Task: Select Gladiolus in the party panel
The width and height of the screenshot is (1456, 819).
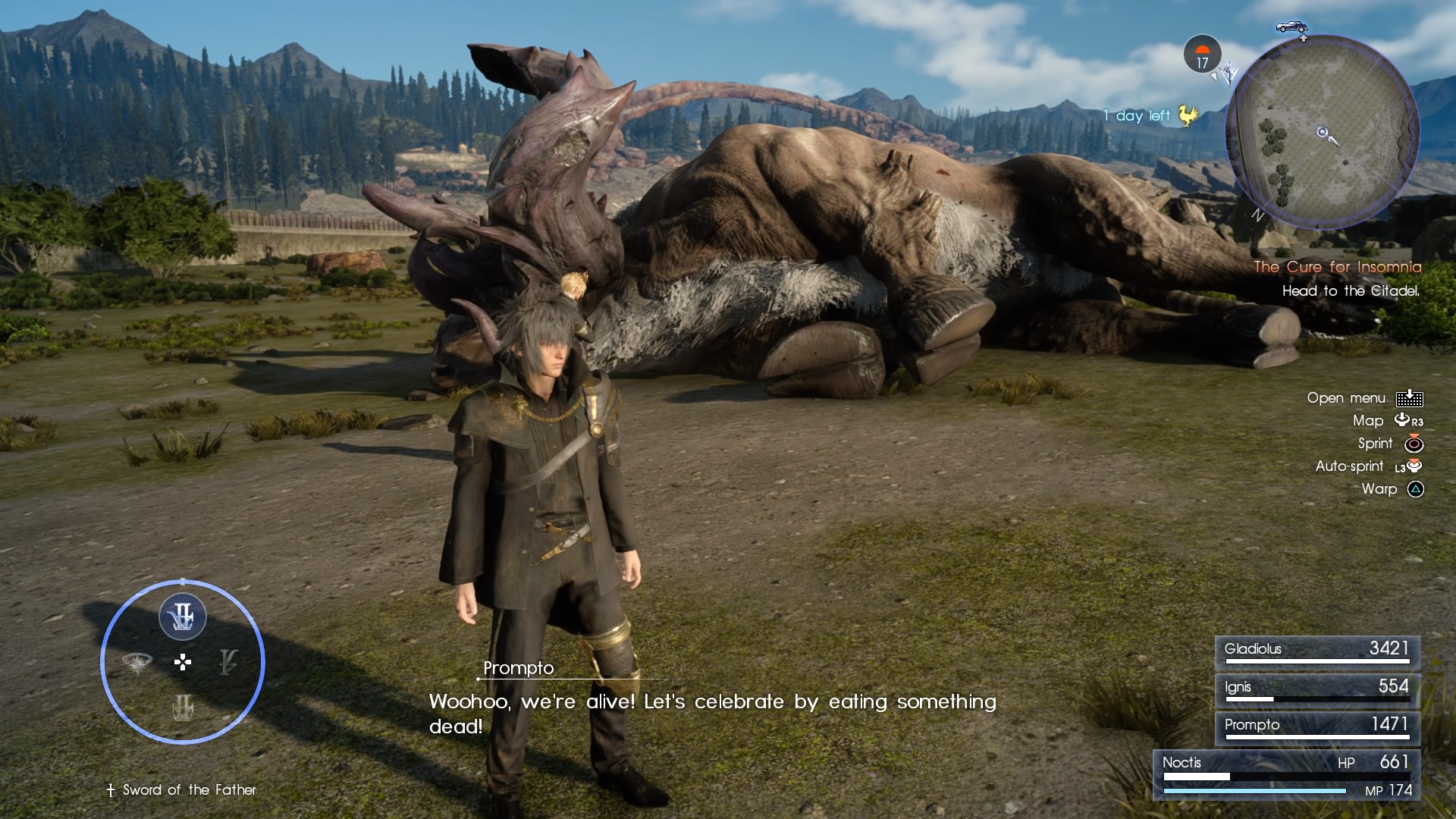Action: pyautogui.click(x=1317, y=651)
